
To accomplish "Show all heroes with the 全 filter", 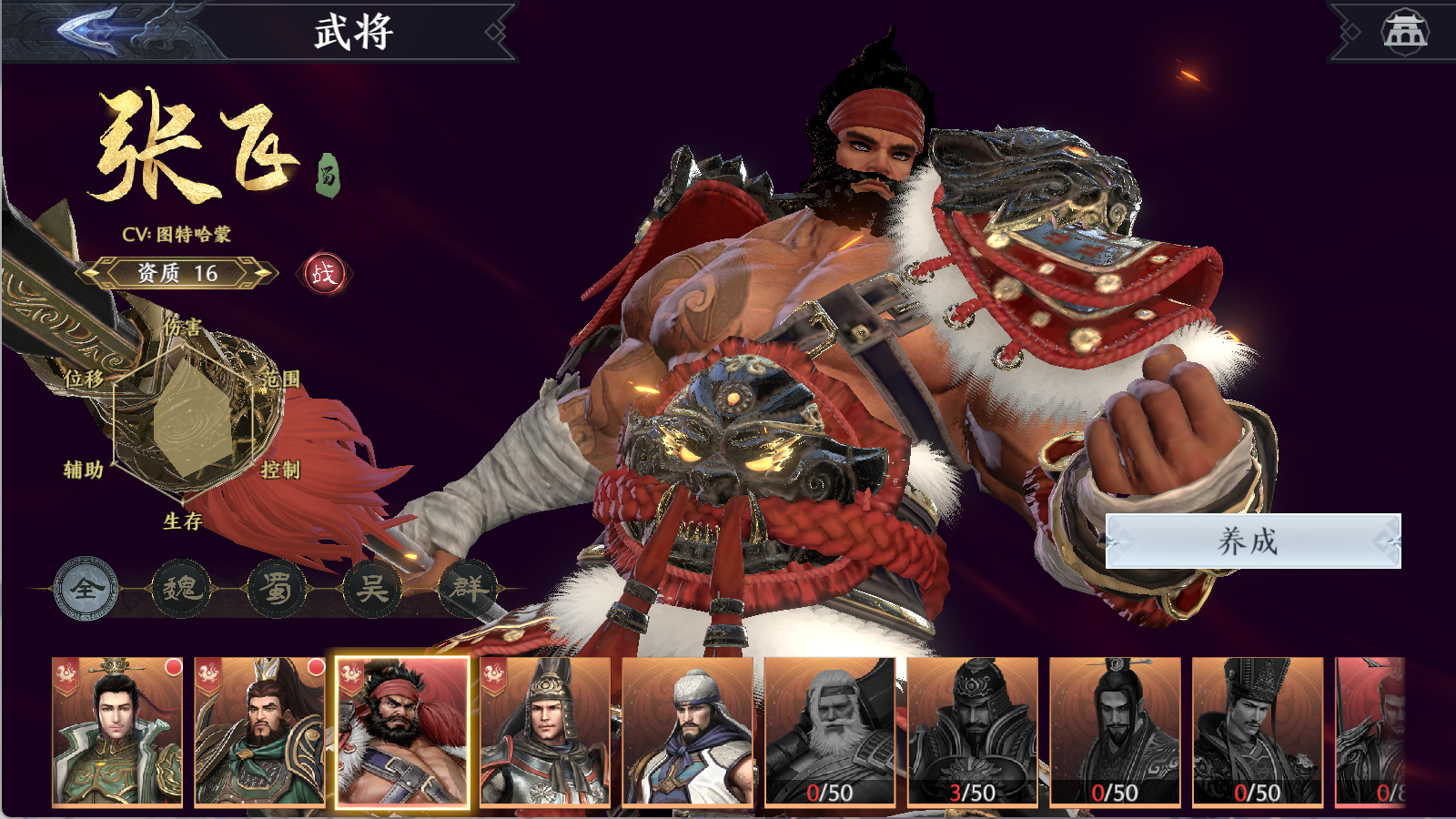I will coord(86,589).
